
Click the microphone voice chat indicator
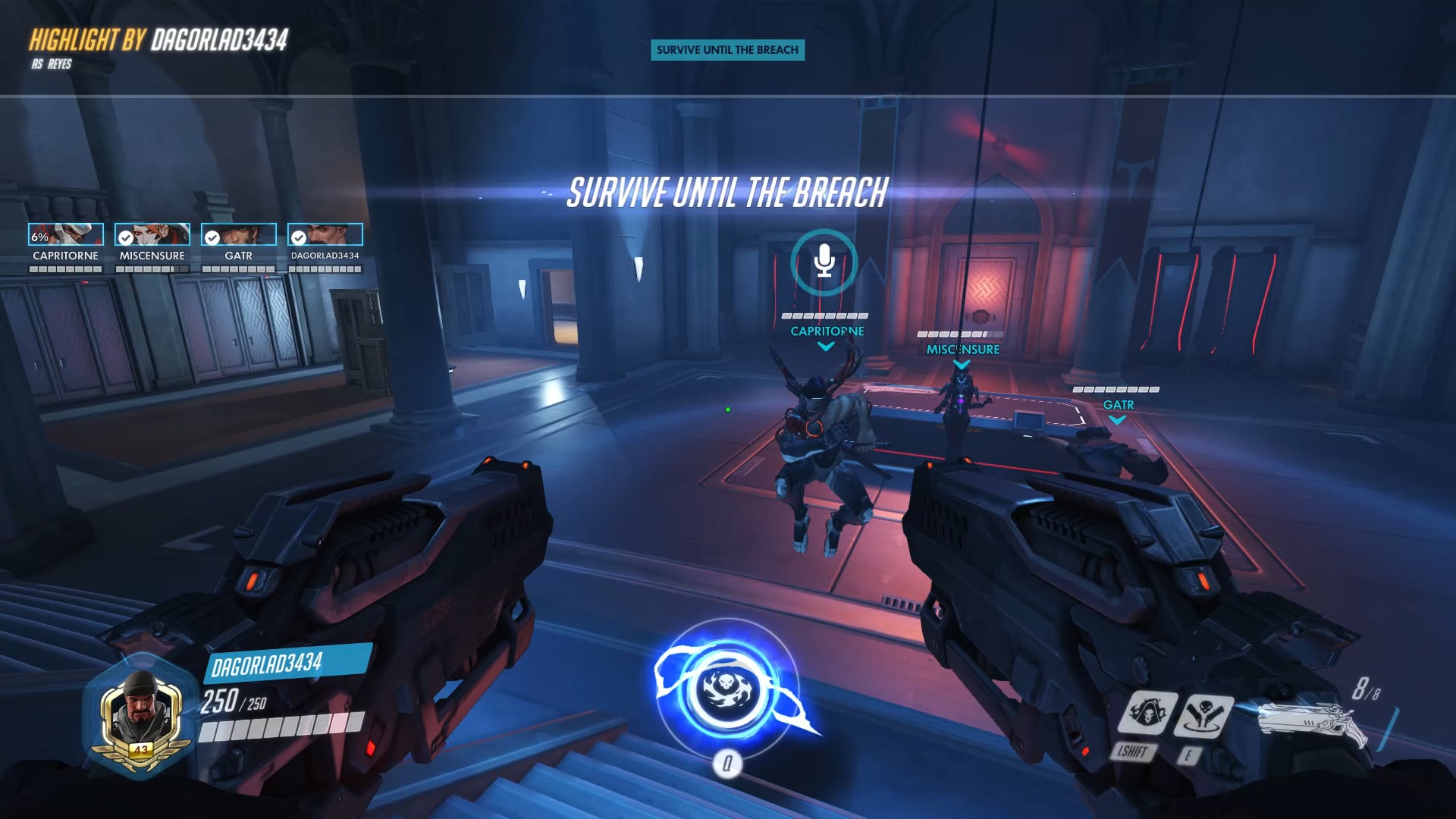[x=824, y=262]
